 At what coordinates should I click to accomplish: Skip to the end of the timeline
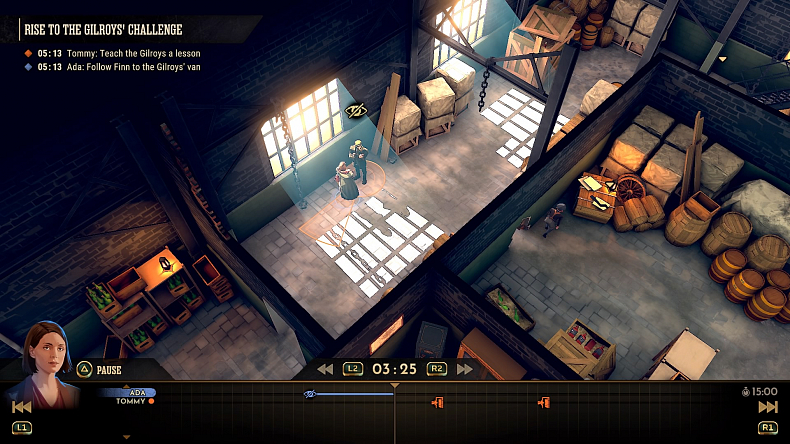point(768,407)
